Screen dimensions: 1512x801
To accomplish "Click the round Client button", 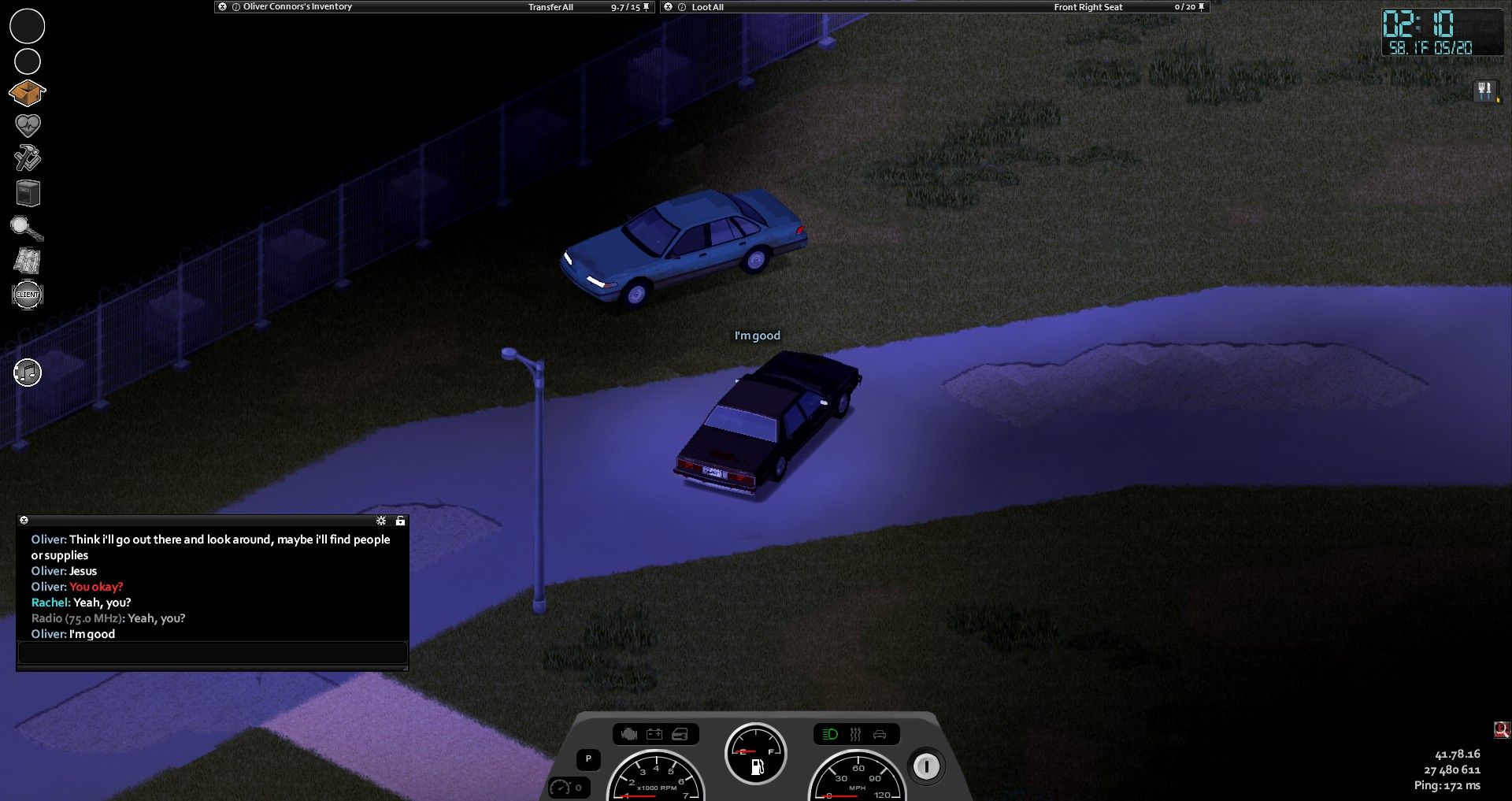I will 28,295.
